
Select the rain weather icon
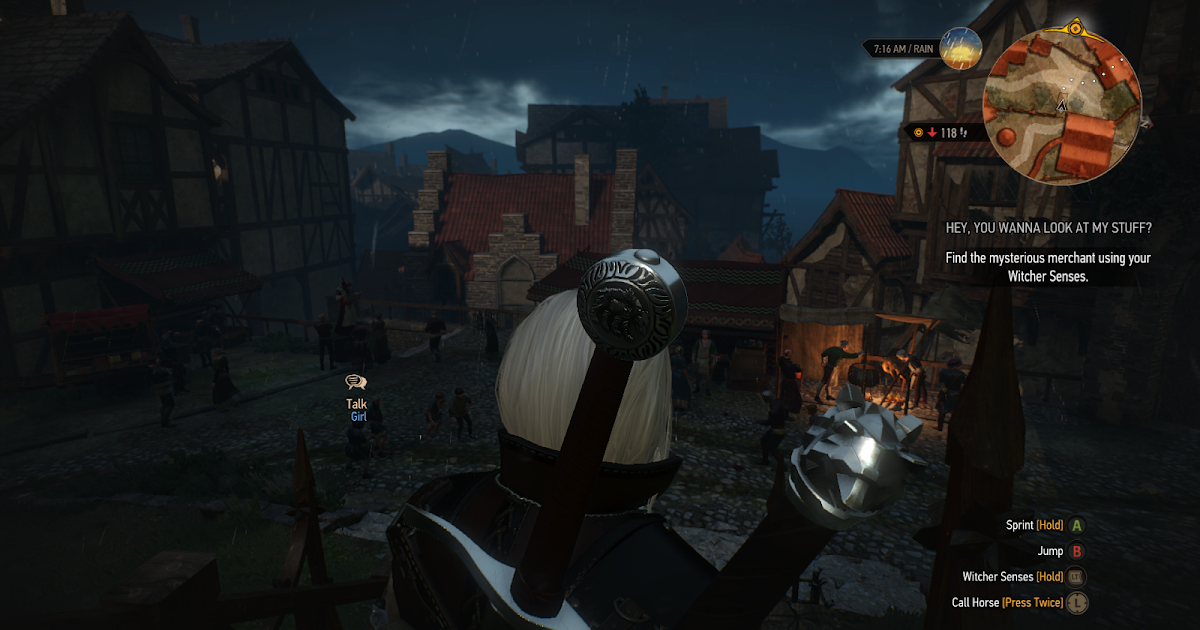[961, 48]
